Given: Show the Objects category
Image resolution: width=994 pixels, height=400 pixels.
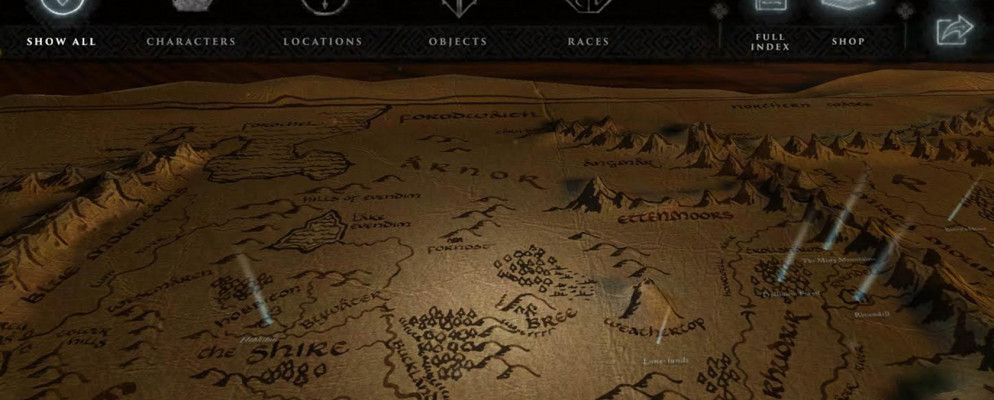Looking at the screenshot, I should tap(458, 41).
